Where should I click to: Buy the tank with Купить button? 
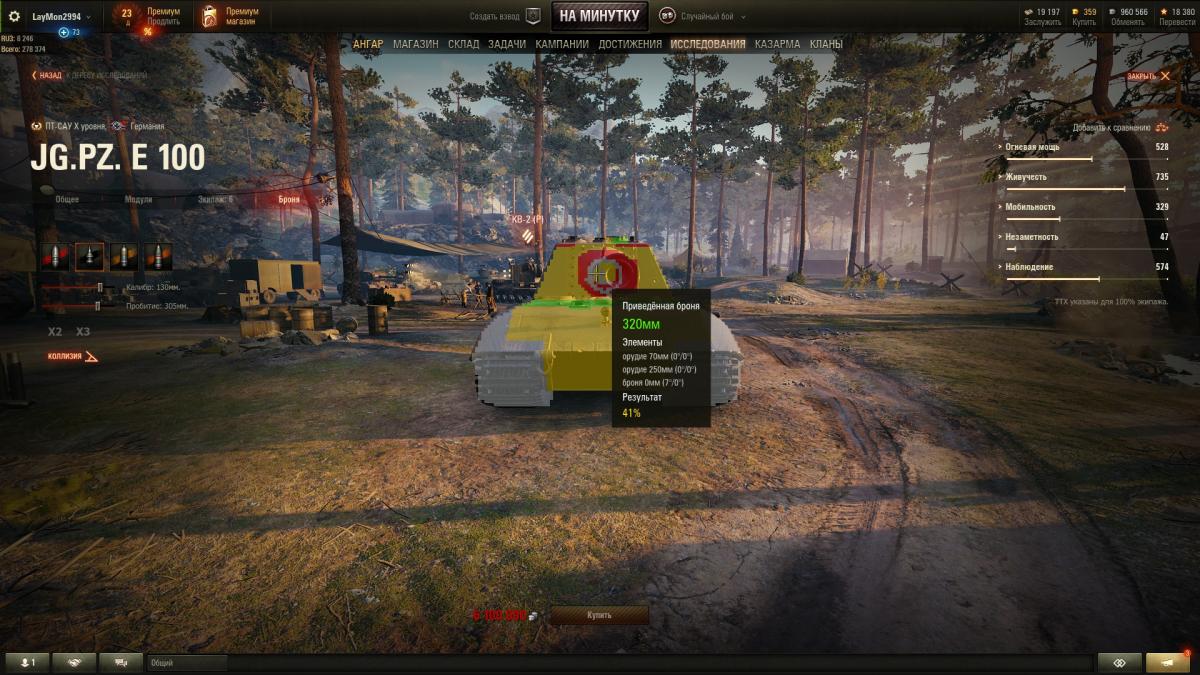pos(599,615)
